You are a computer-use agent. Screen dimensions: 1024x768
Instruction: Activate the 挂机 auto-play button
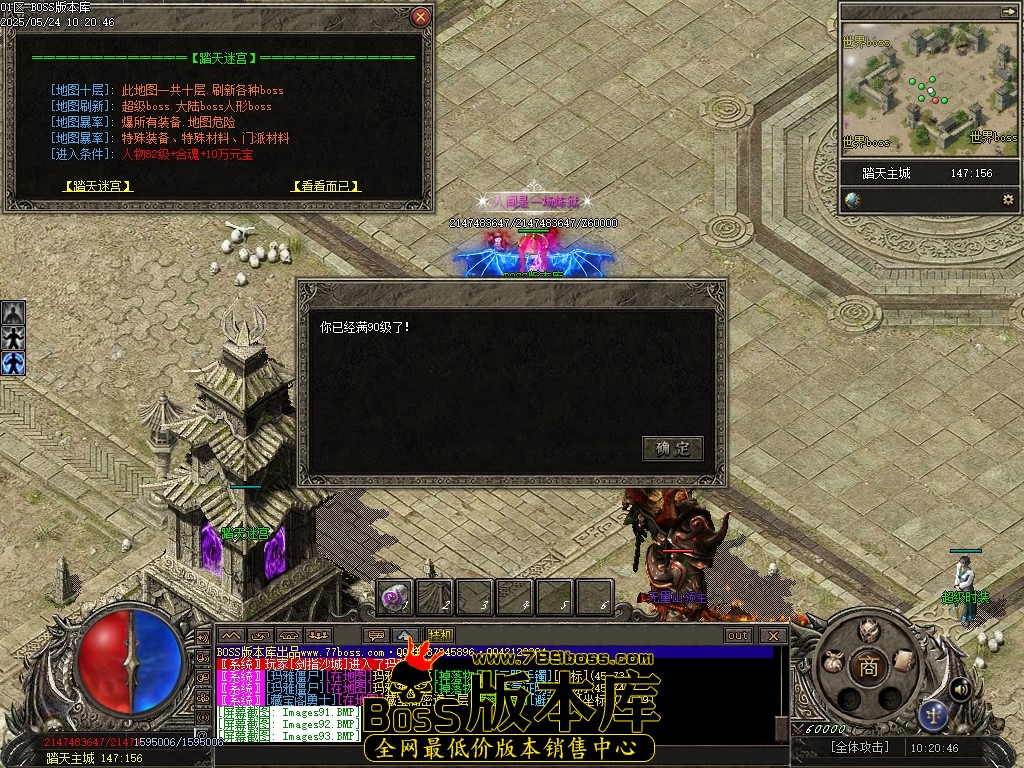440,635
